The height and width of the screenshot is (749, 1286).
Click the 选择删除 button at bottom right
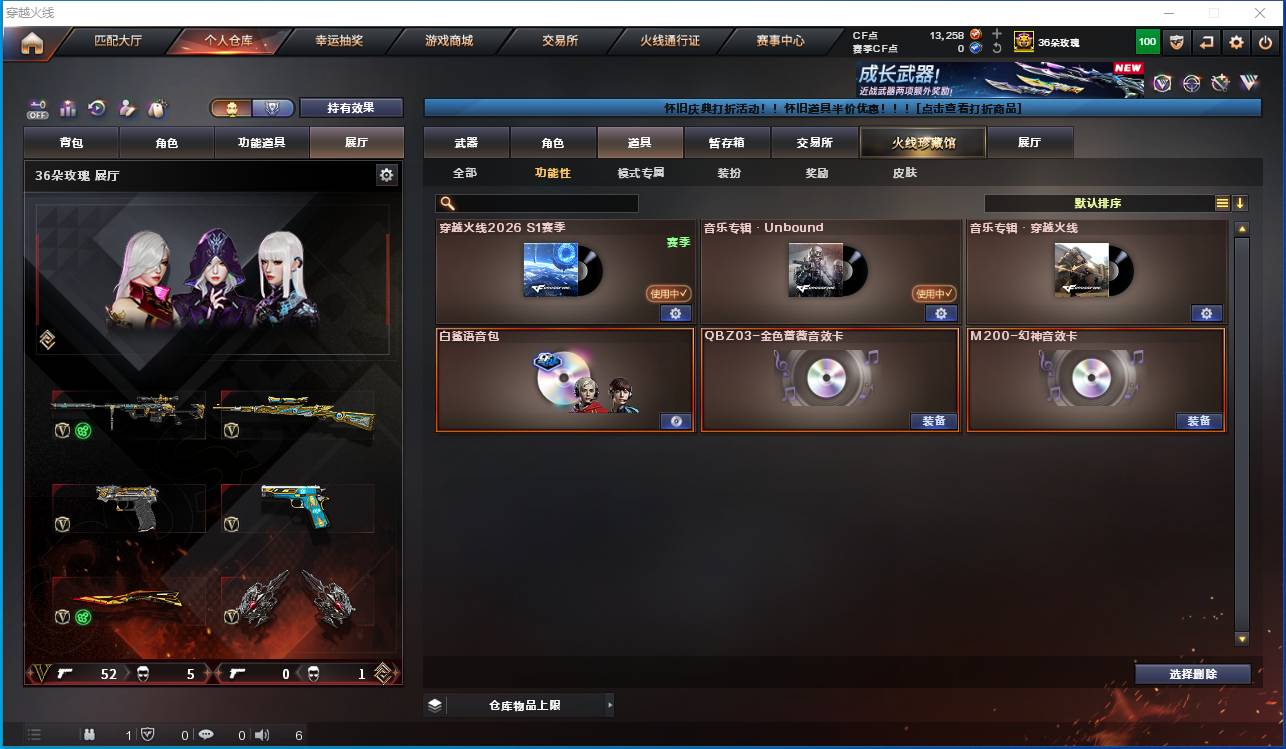coord(1191,673)
